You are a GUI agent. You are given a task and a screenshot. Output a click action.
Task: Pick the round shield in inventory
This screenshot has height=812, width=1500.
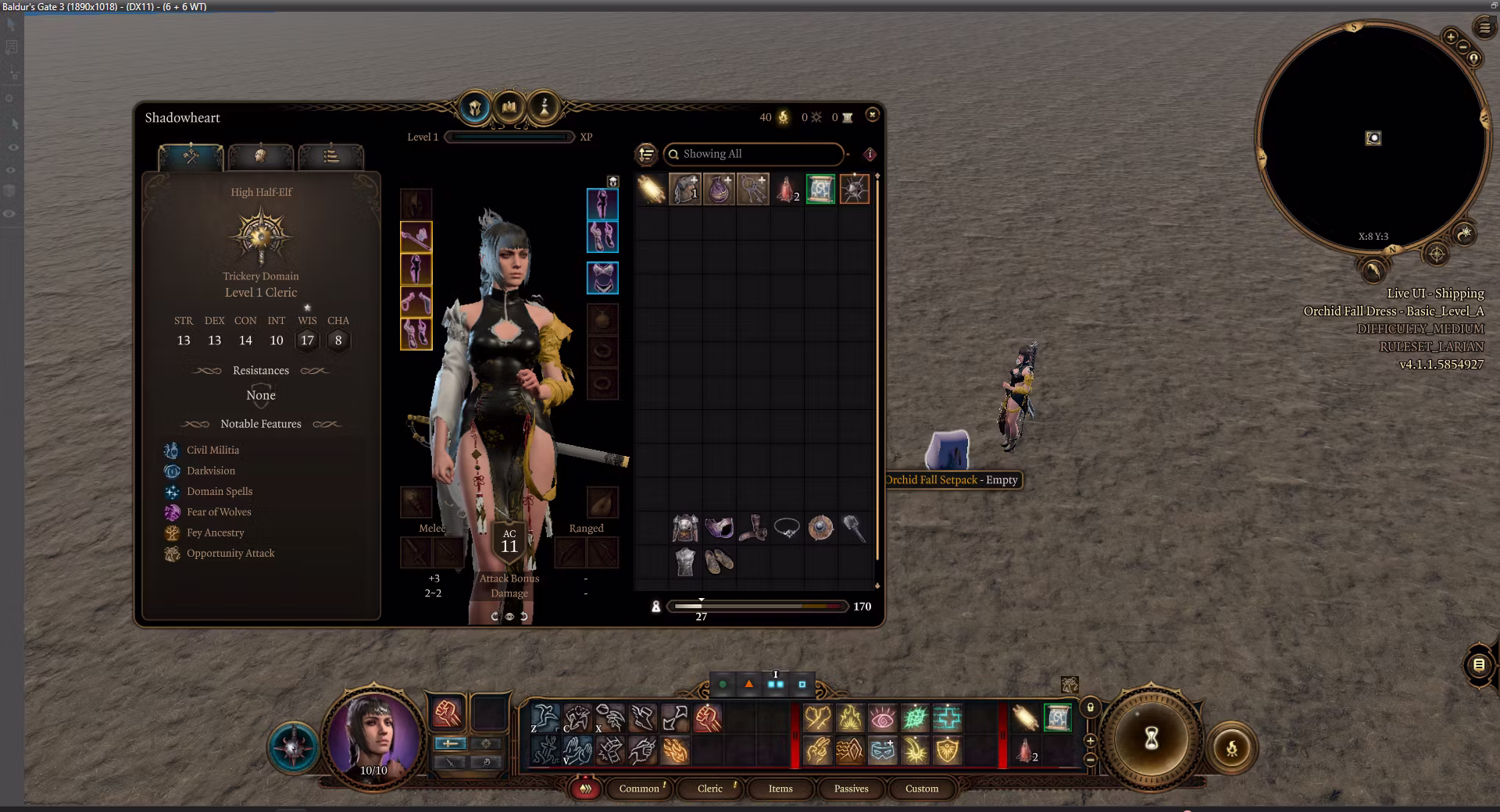click(x=820, y=529)
